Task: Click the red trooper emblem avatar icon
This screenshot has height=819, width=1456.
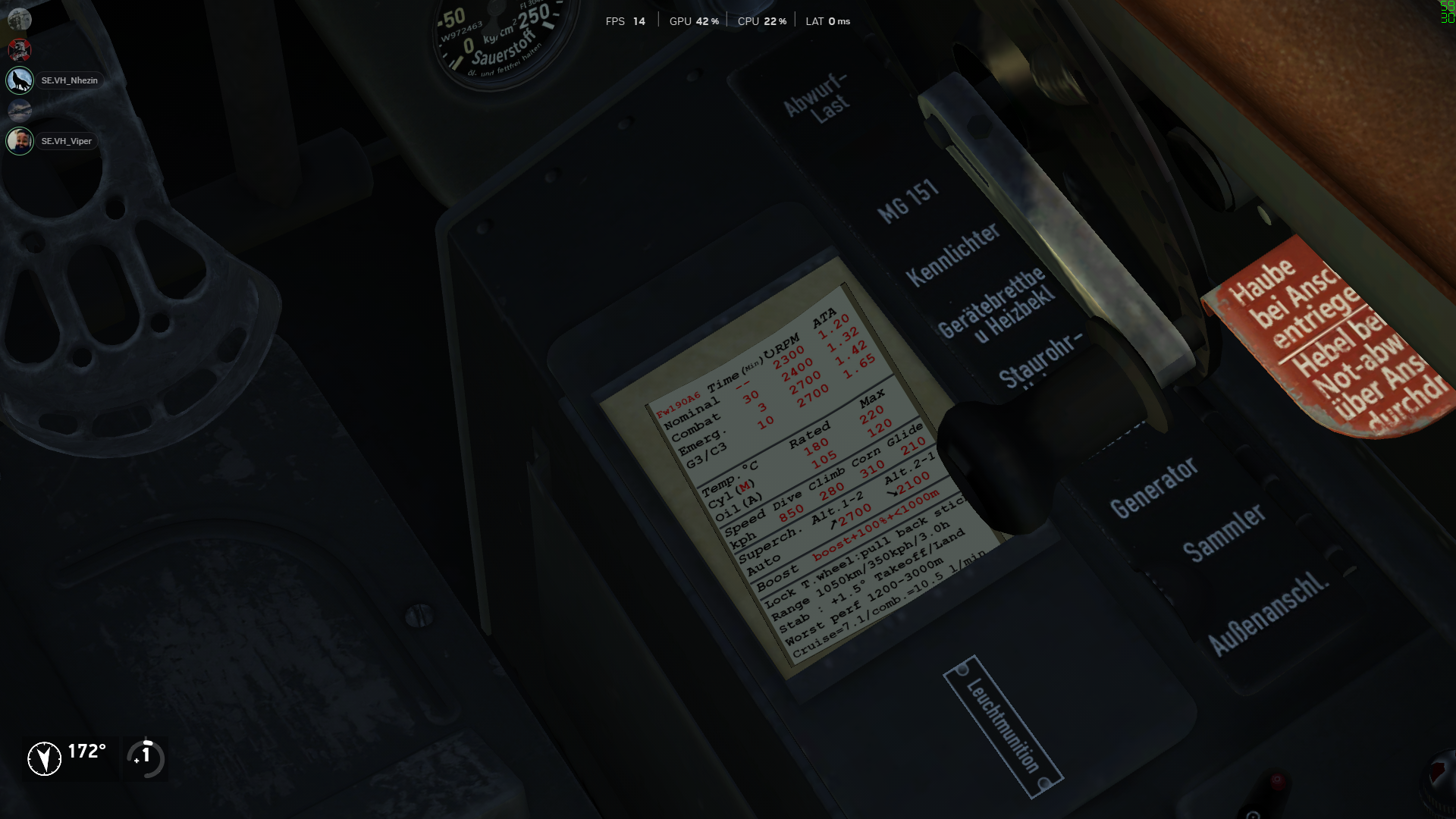Action: tap(20, 50)
